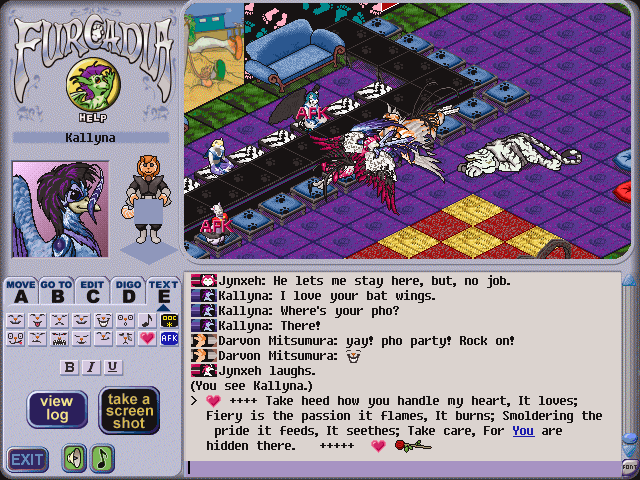Select the TEXT E tab

[x=164, y=291]
